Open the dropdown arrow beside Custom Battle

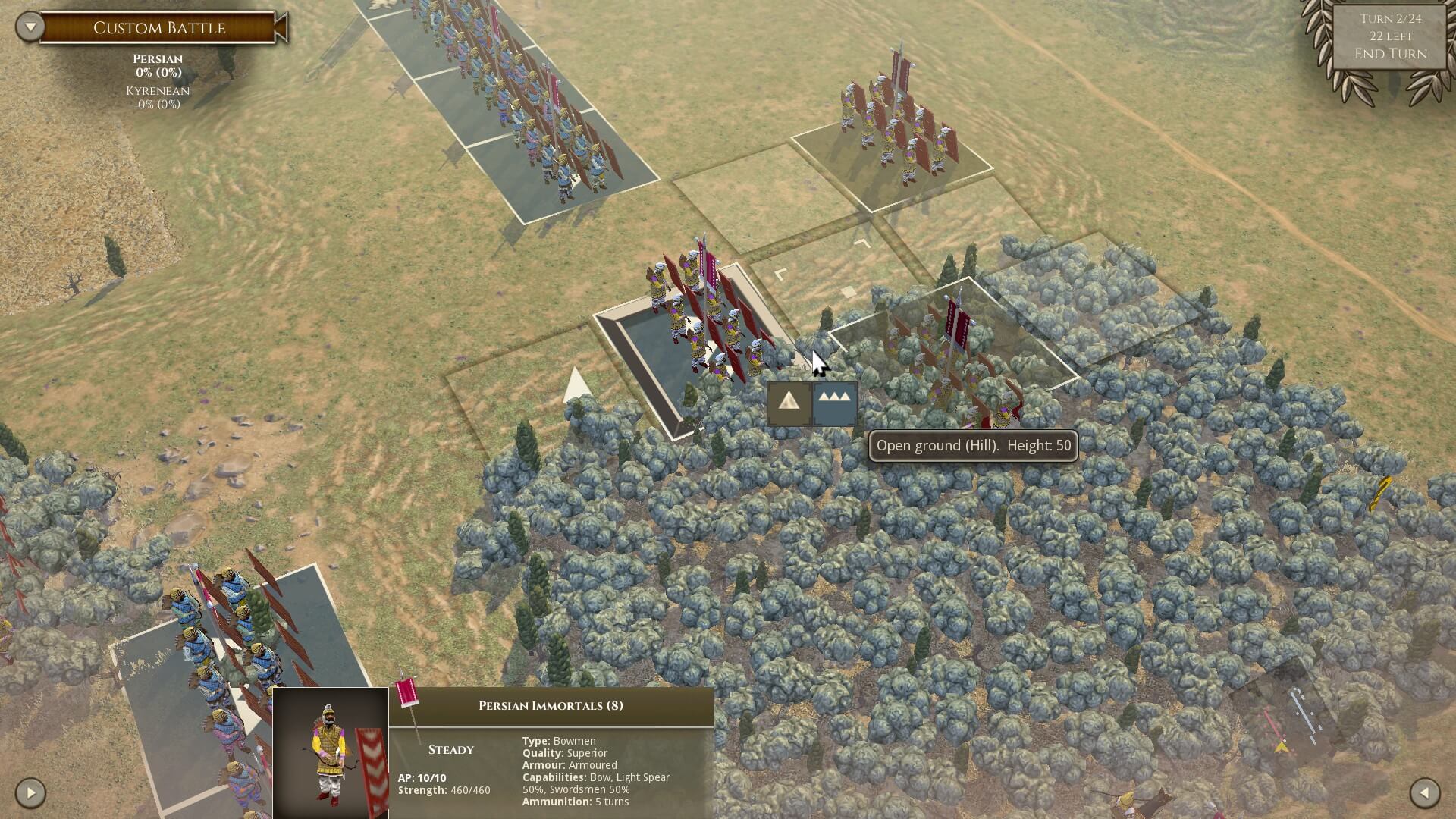(30, 28)
